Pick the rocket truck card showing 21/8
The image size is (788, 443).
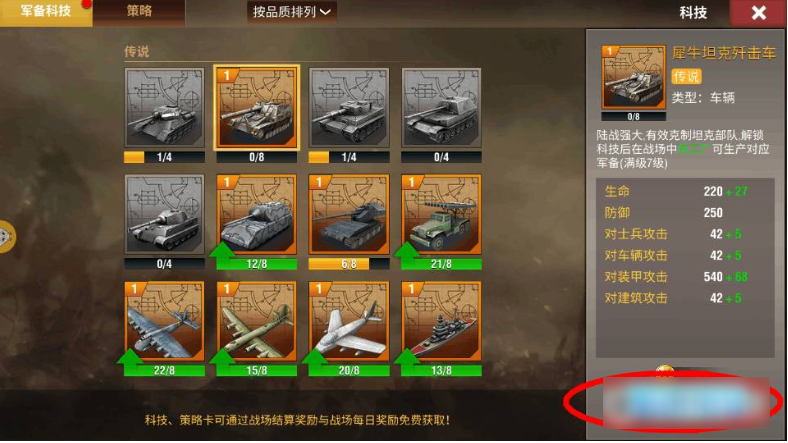440,214
